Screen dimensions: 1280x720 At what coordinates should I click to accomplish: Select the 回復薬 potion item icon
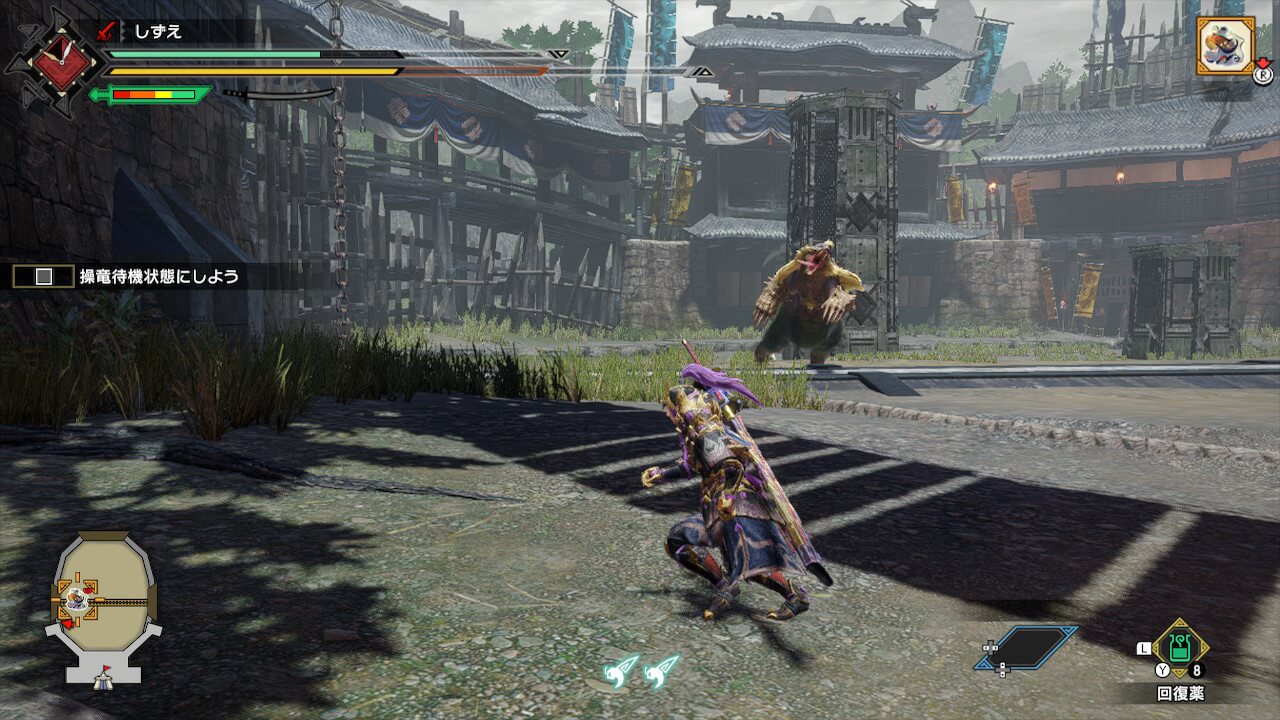1180,649
